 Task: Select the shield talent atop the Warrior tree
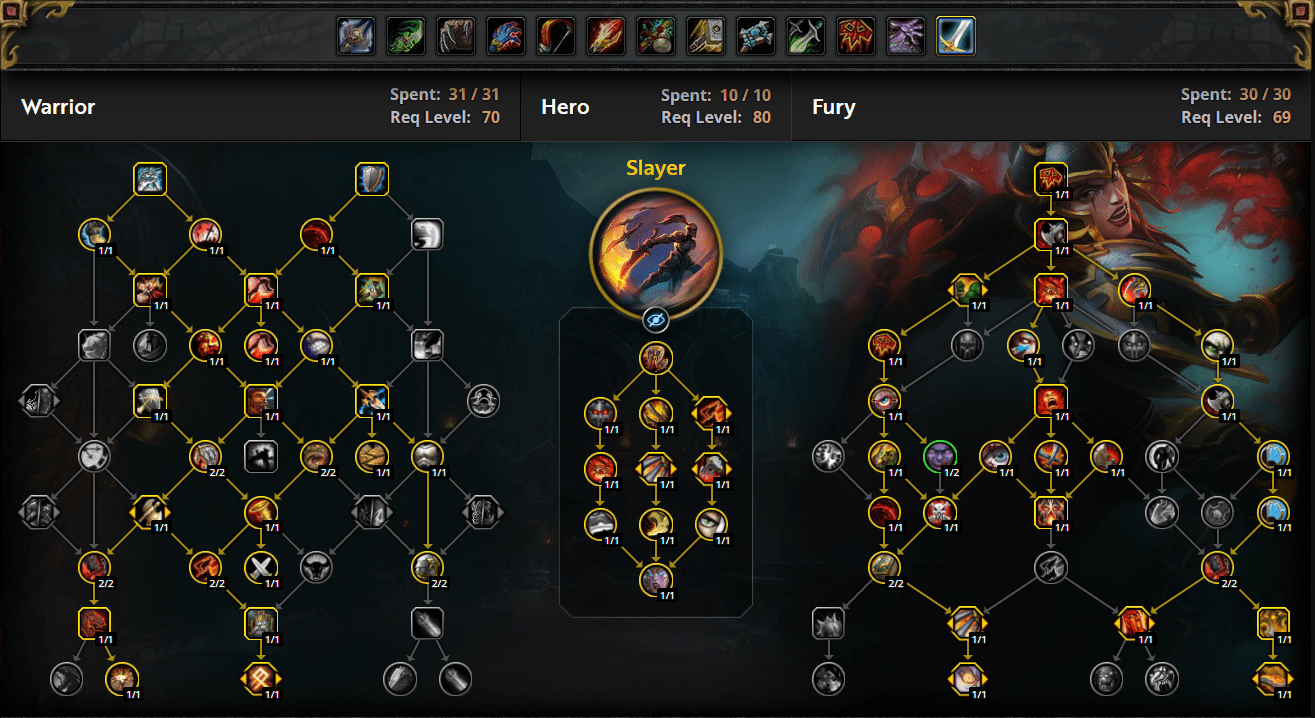pos(372,179)
